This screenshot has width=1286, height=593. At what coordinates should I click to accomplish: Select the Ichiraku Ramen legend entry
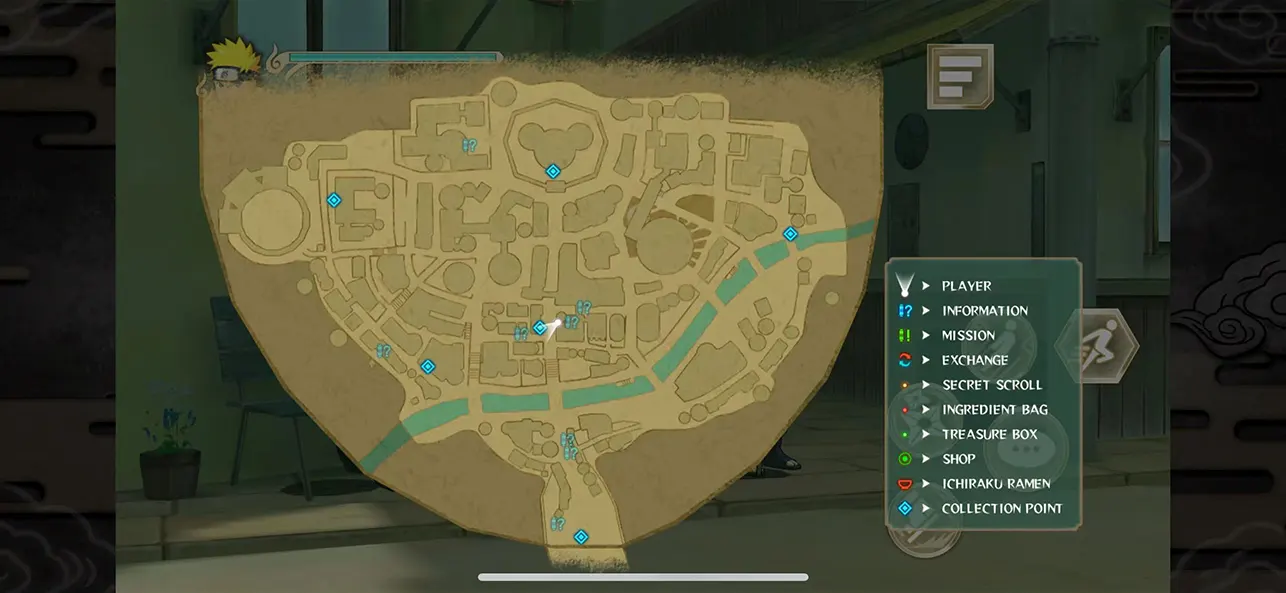point(995,483)
